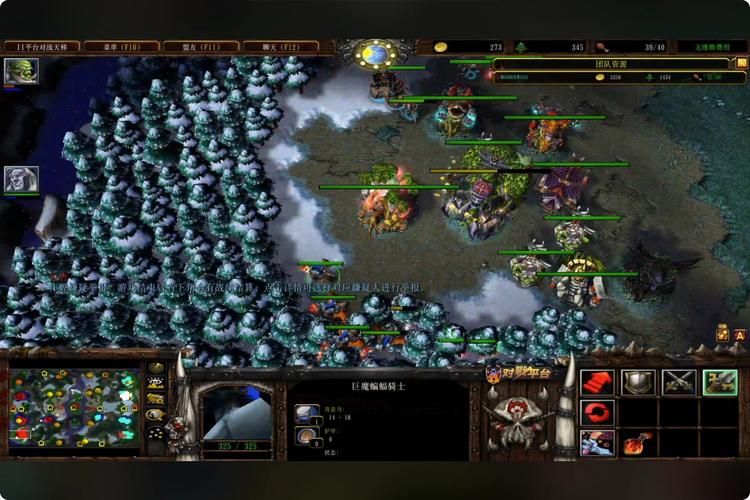The height and width of the screenshot is (500, 750).
Task: Click the armor icon in unit info
Action: pyautogui.click(x=308, y=435)
